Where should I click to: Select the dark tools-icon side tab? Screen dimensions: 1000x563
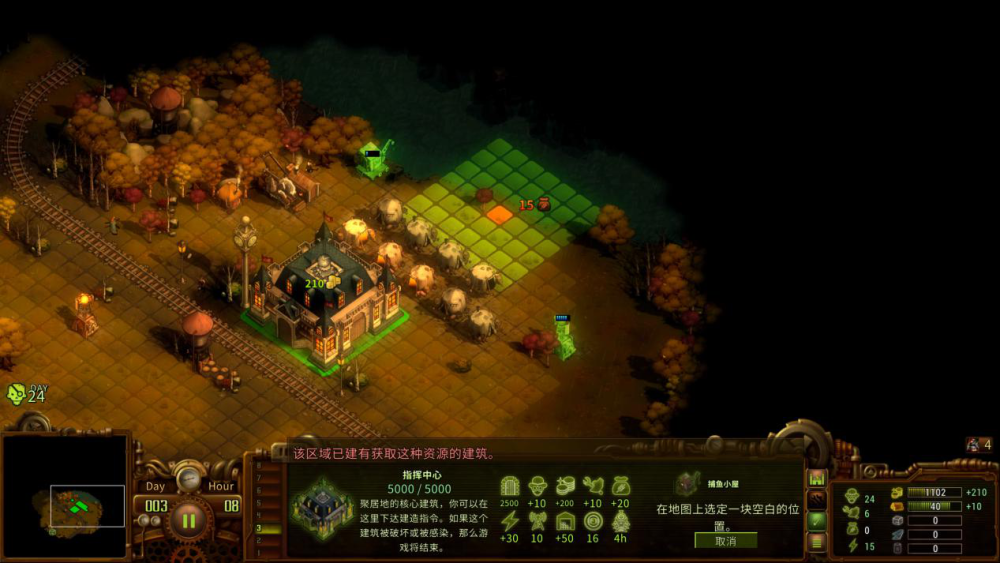pyautogui.click(x=817, y=499)
